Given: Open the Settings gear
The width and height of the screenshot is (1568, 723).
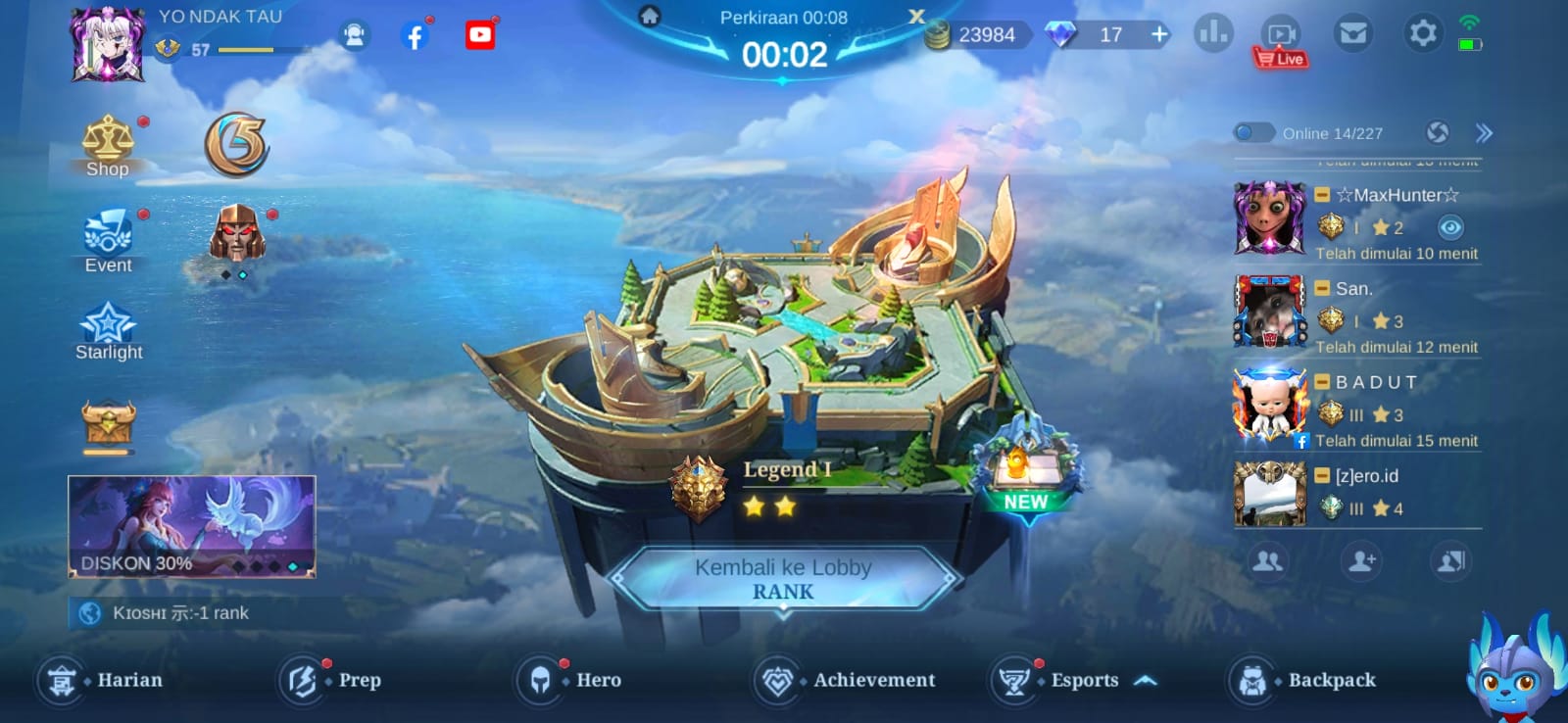Looking at the screenshot, I should click(x=1423, y=32).
